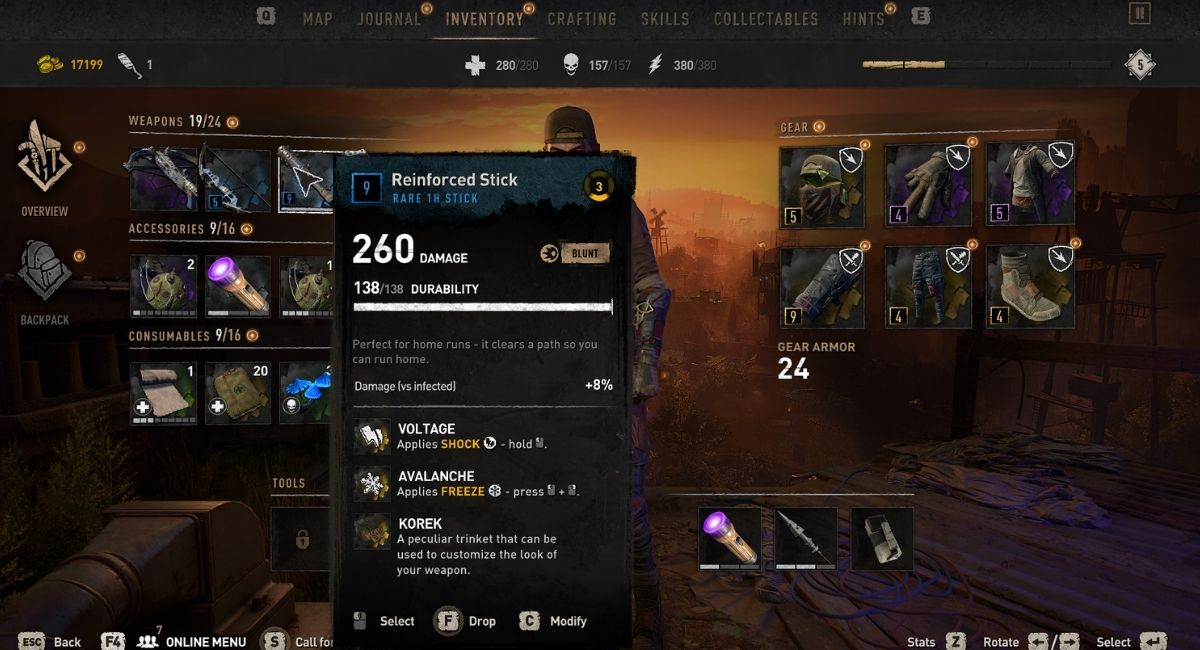The height and width of the screenshot is (650, 1200).
Task: Go to the Crafting tab
Action: click(x=582, y=19)
